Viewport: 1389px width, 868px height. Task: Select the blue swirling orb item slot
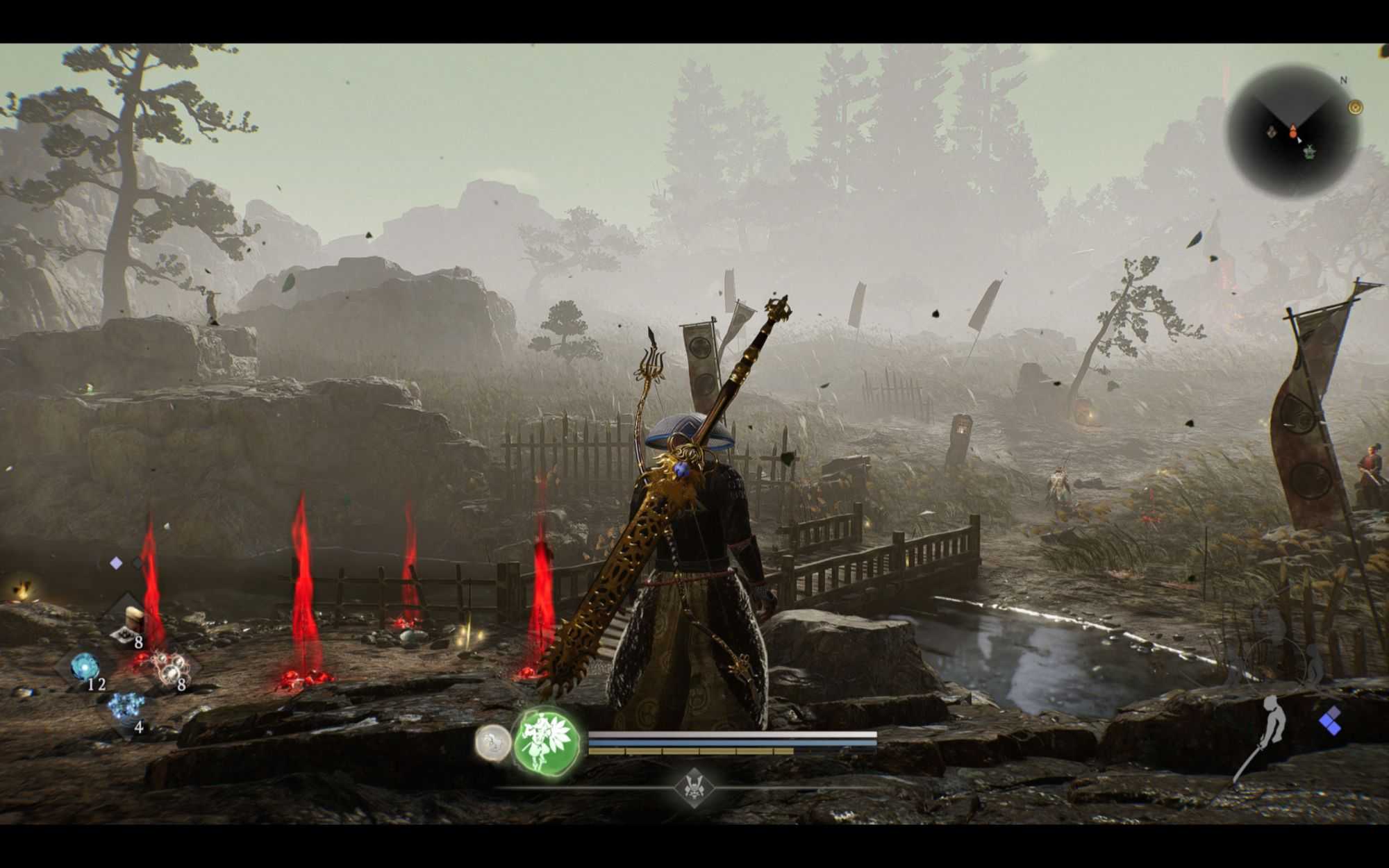[x=85, y=667]
